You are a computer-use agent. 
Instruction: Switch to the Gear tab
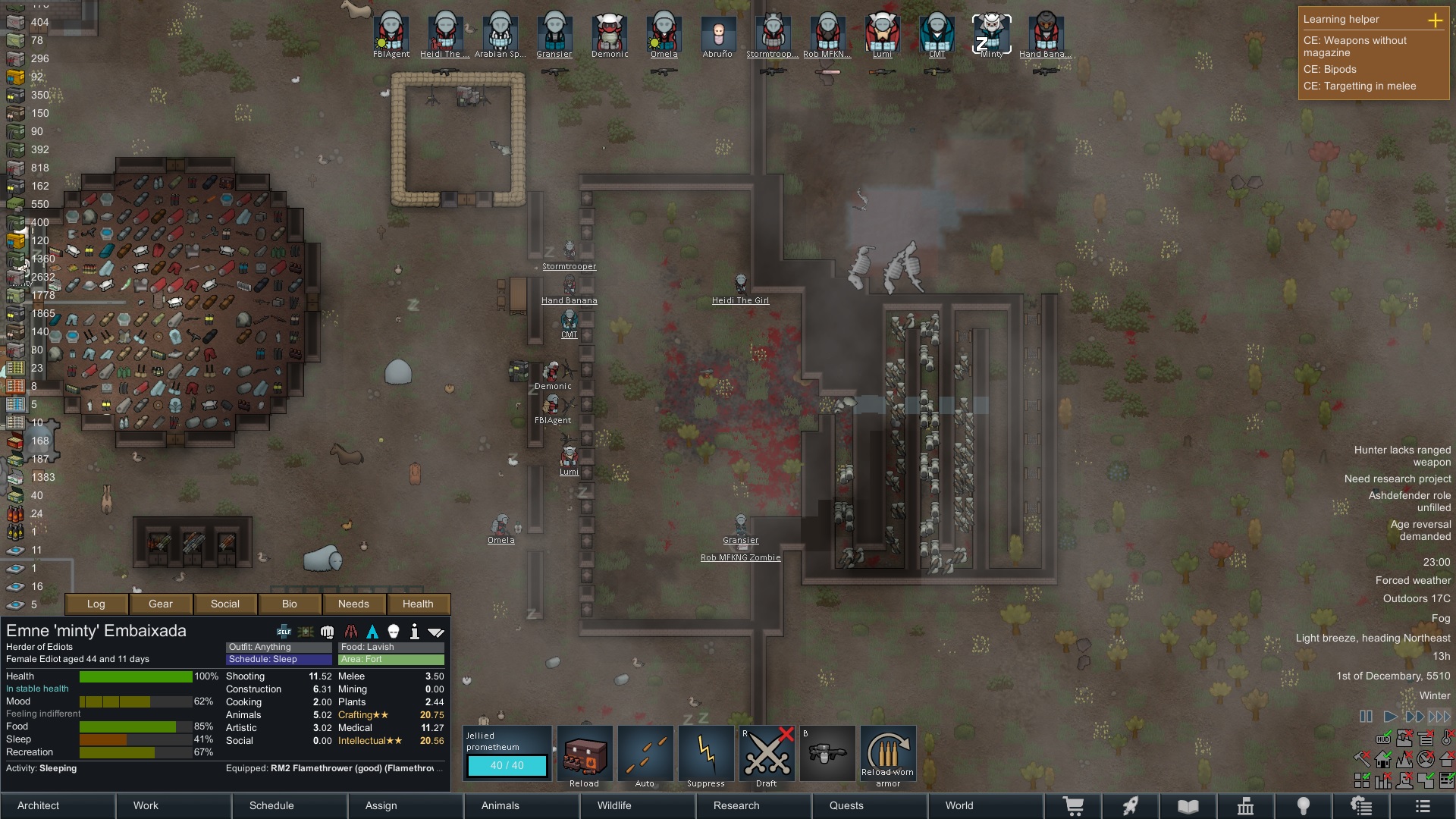point(161,604)
